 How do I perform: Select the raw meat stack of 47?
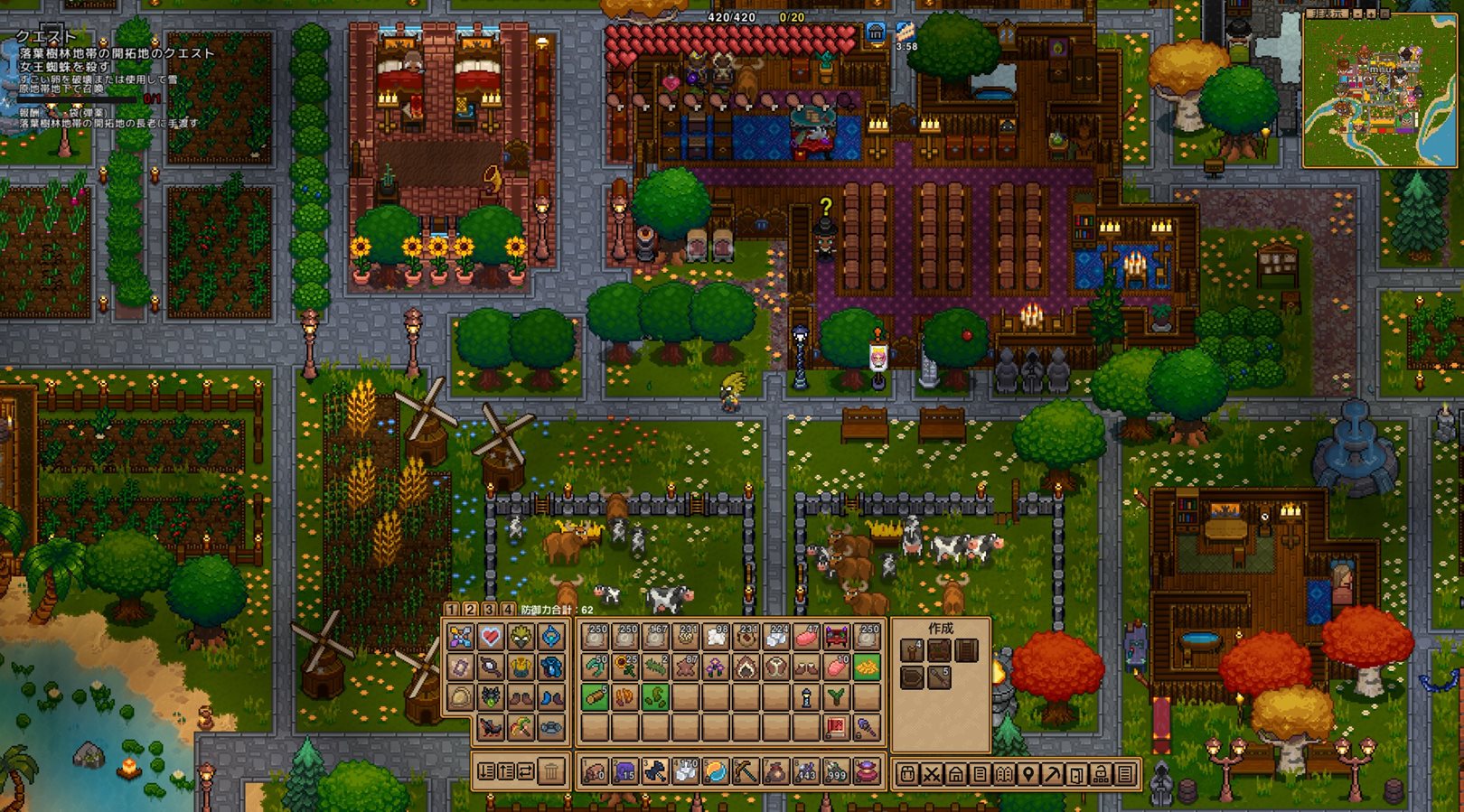806,638
